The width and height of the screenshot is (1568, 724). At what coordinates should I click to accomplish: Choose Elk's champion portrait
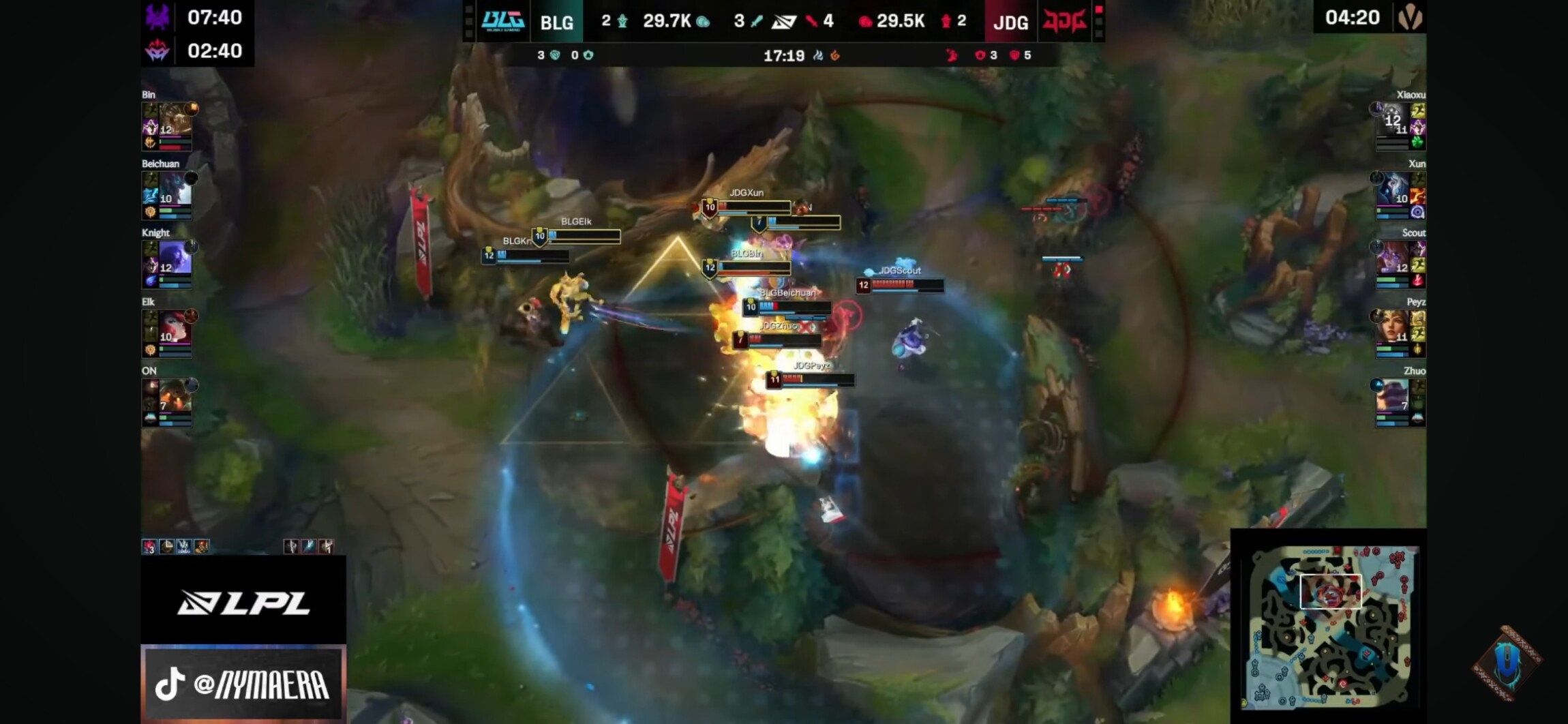(175, 327)
